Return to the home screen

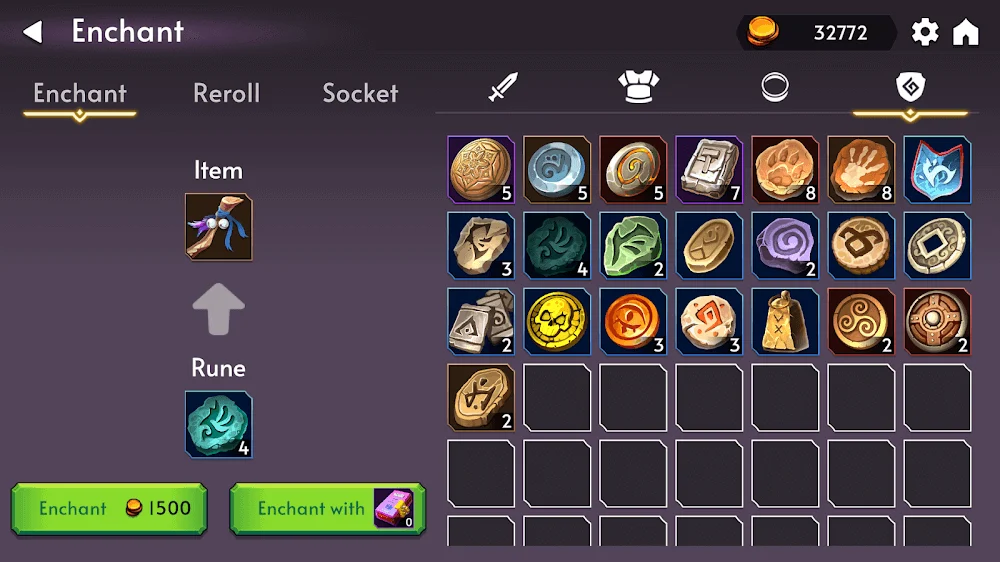(965, 32)
